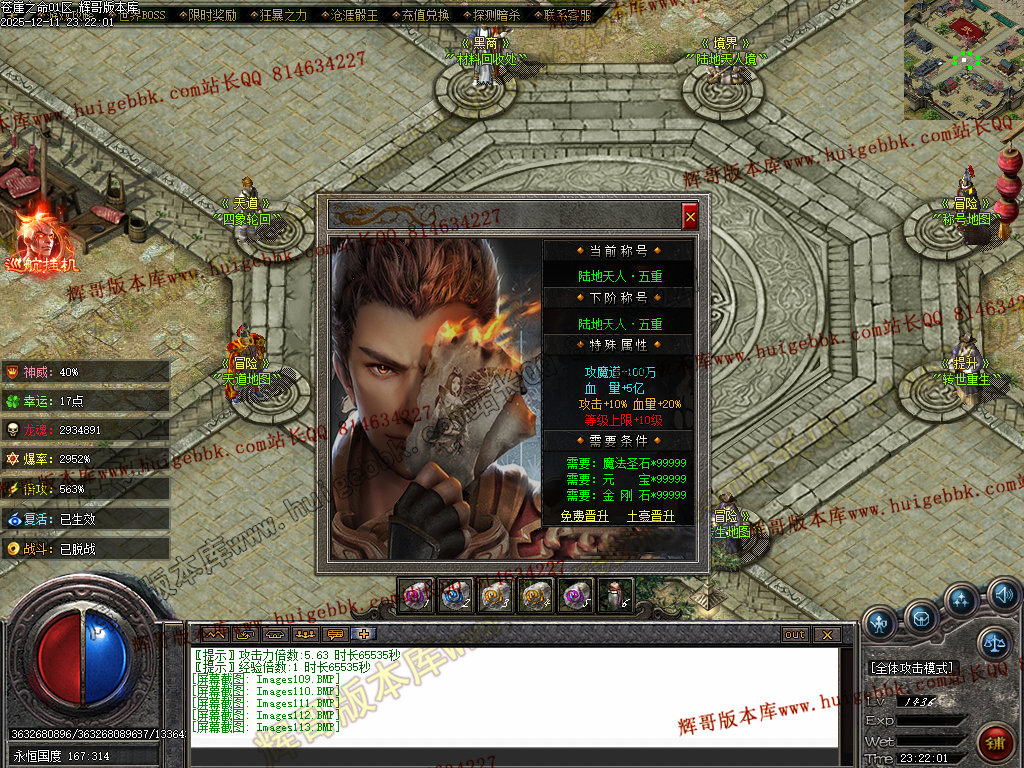Image resolution: width=1024 pixels, height=768 pixels.
Task: Close the chat window with its X button
Action: click(x=826, y=635)
